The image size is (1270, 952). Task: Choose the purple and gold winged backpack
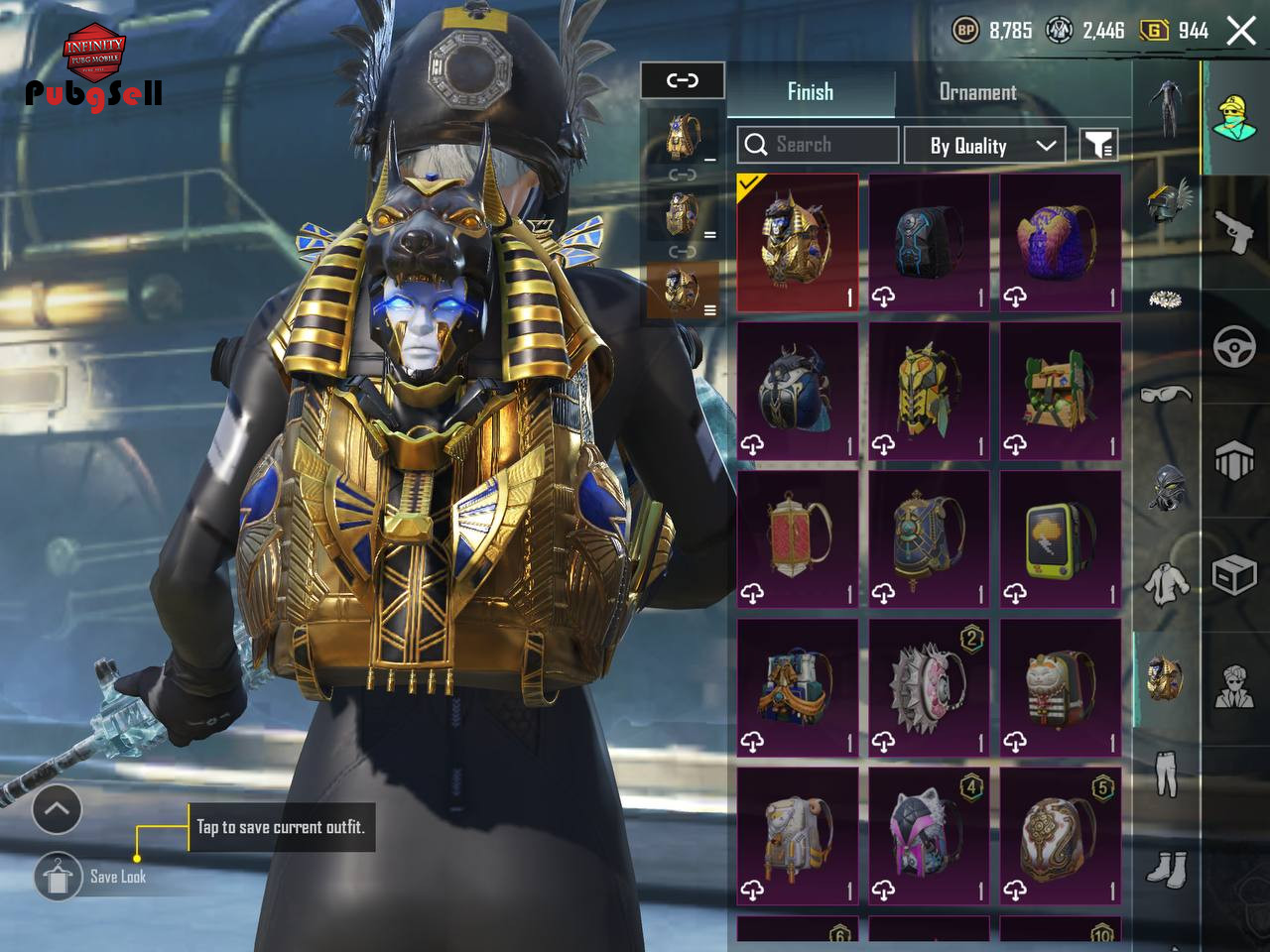pyautogui.click(x=1060, y=243)
